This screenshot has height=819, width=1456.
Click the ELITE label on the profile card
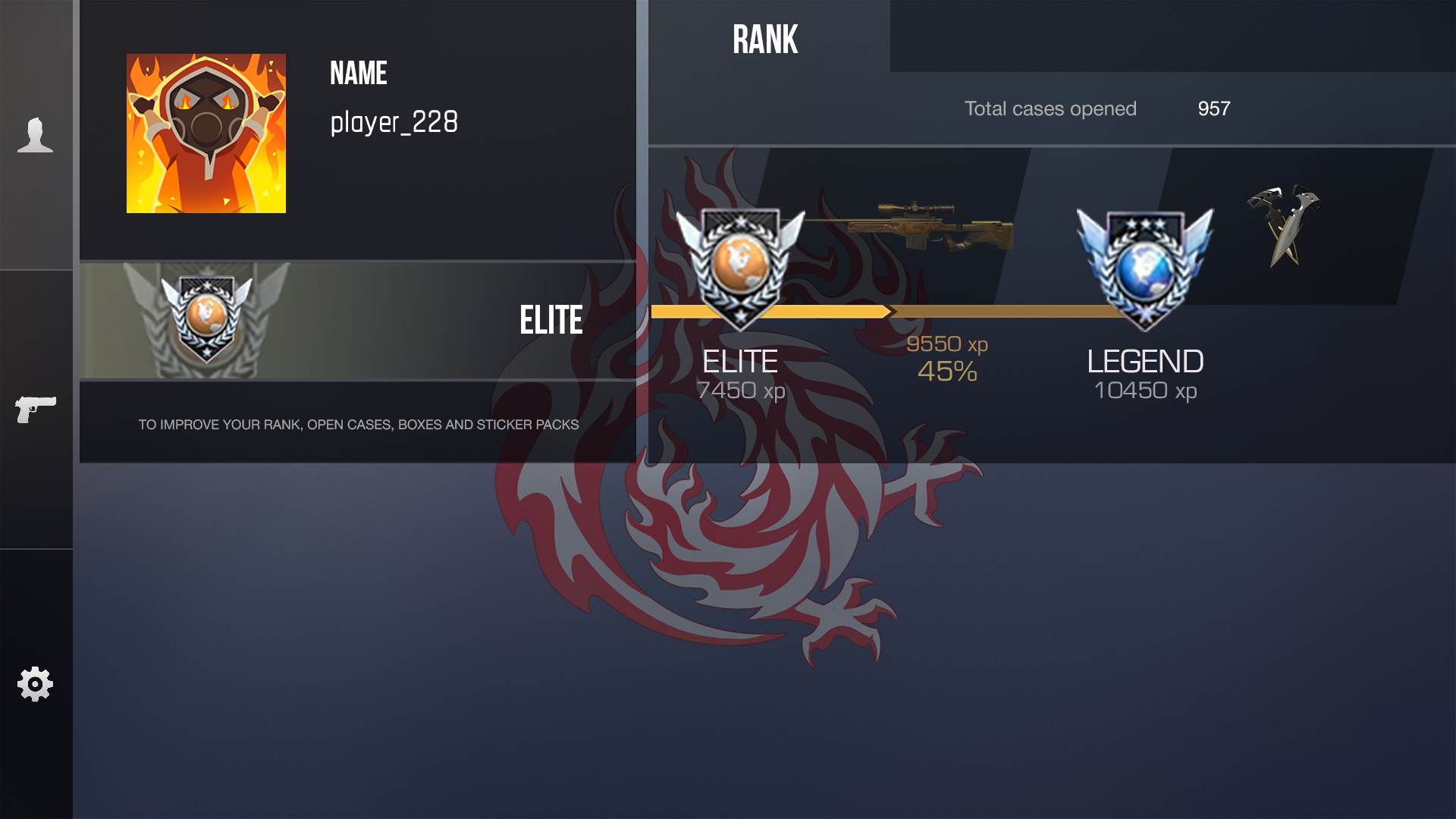[551, 319]
